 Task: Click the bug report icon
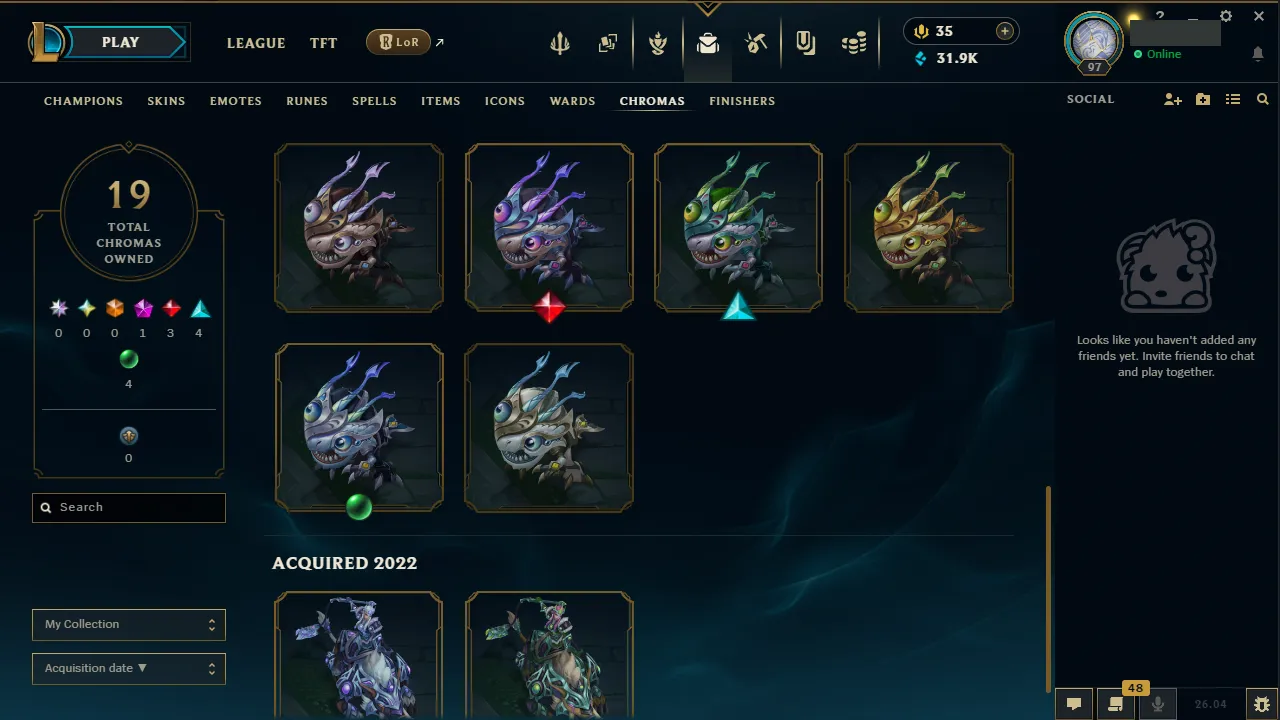(x=1261, y=703)
